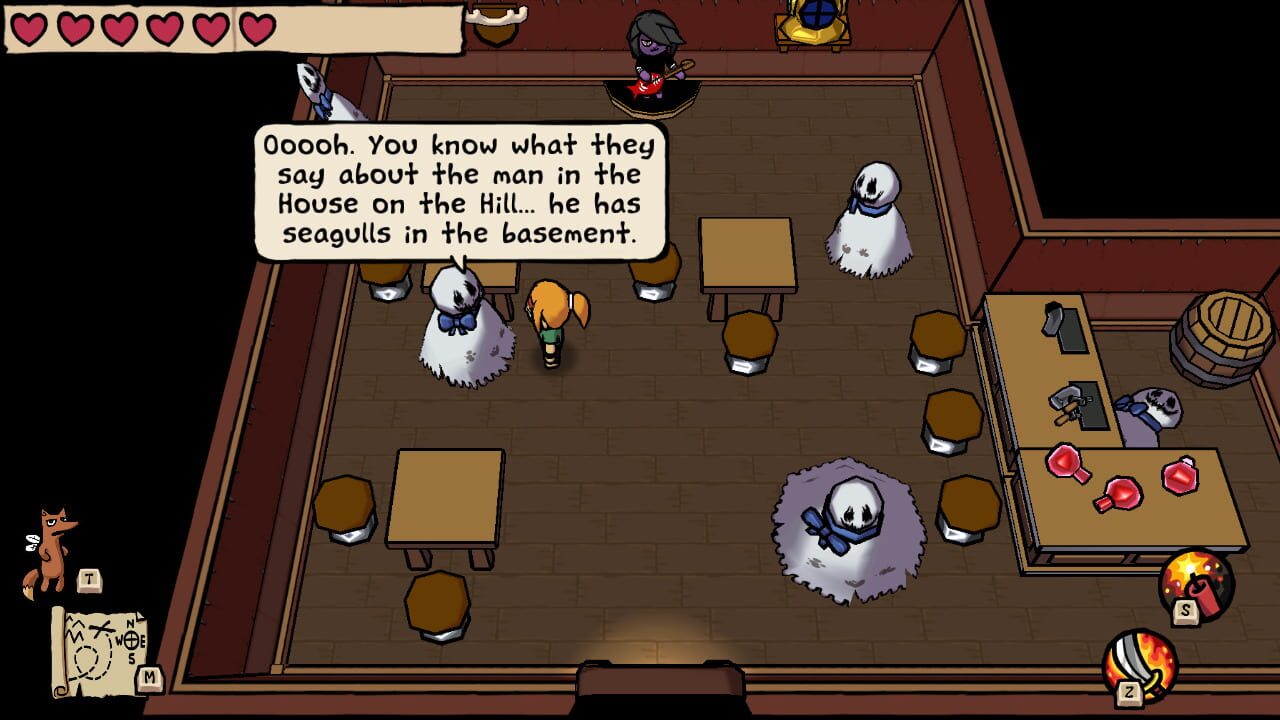1280x720 pixels.
Task: Click the hanging cauldron icon at top
Action: coord(498,25)
